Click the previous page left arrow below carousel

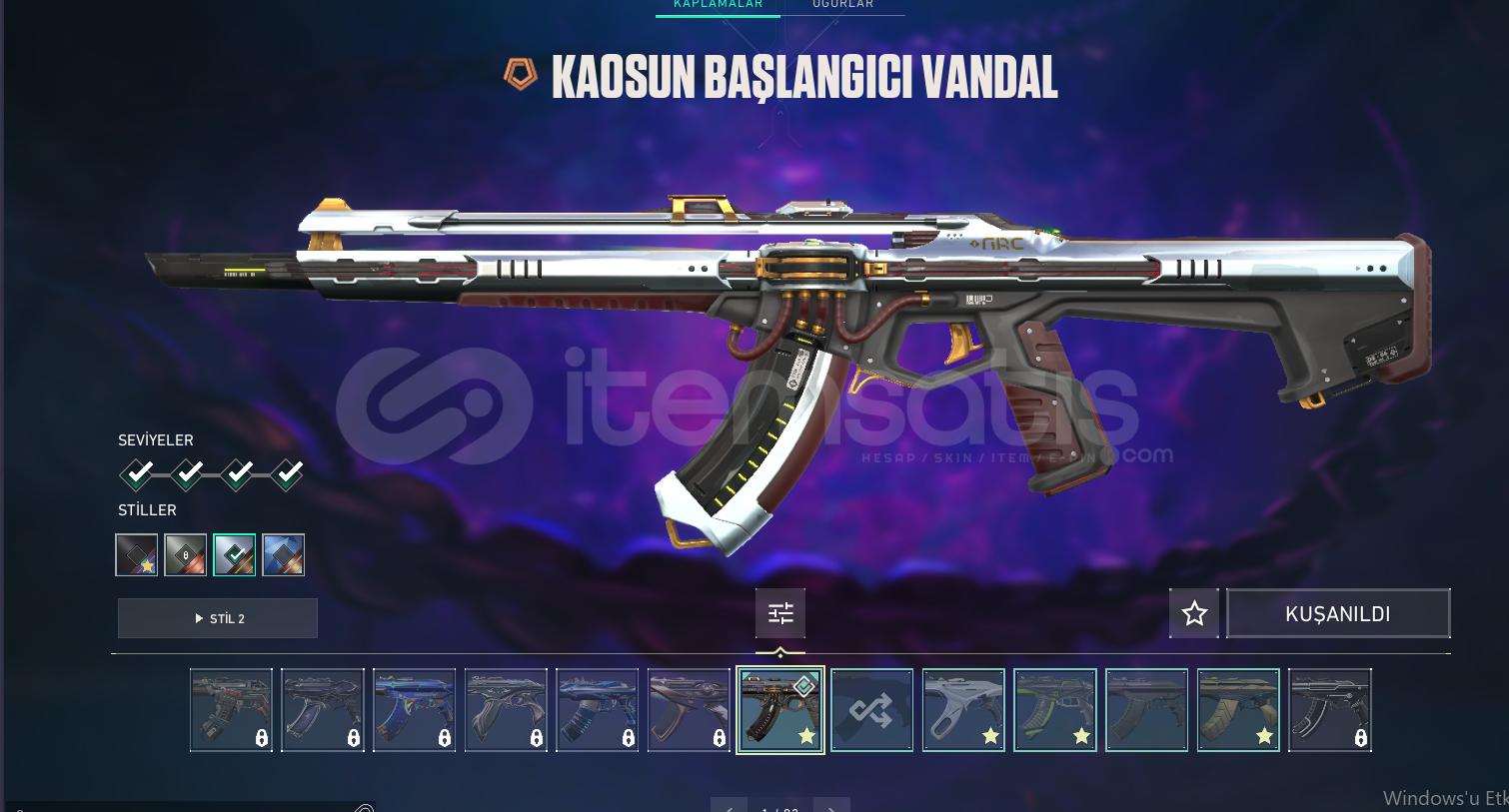729,806
